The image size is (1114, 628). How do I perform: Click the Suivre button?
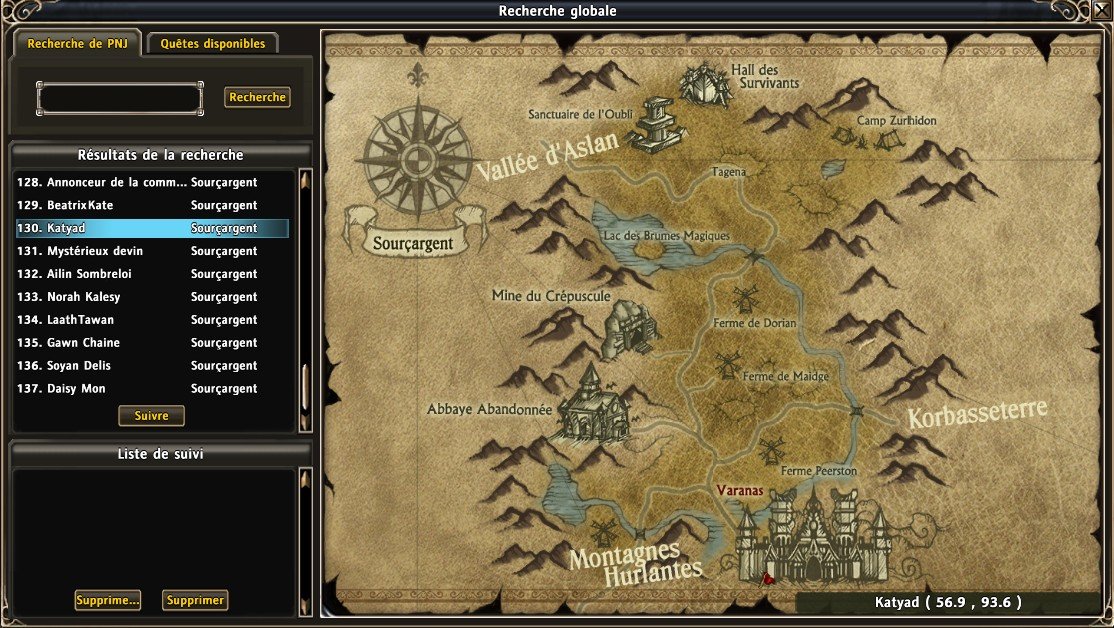pos(151,416)
